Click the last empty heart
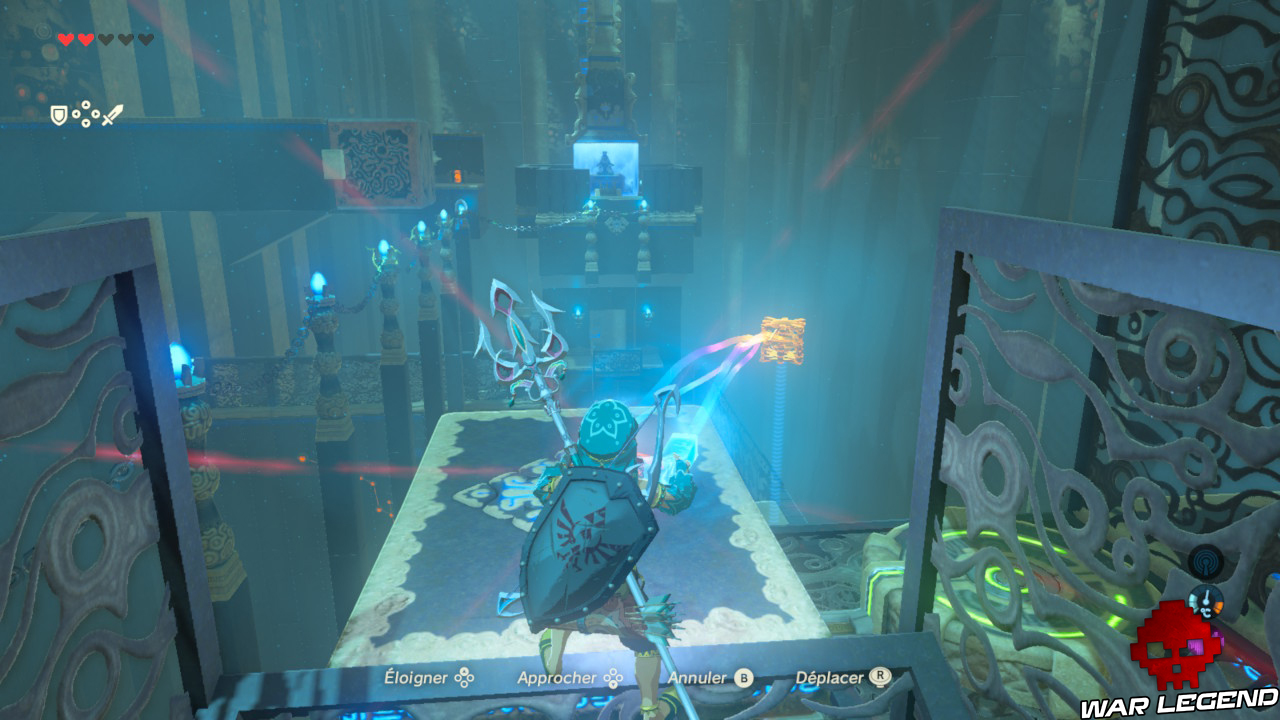Viewport: 1280px width, 720px height. click(x=145, y=40)
